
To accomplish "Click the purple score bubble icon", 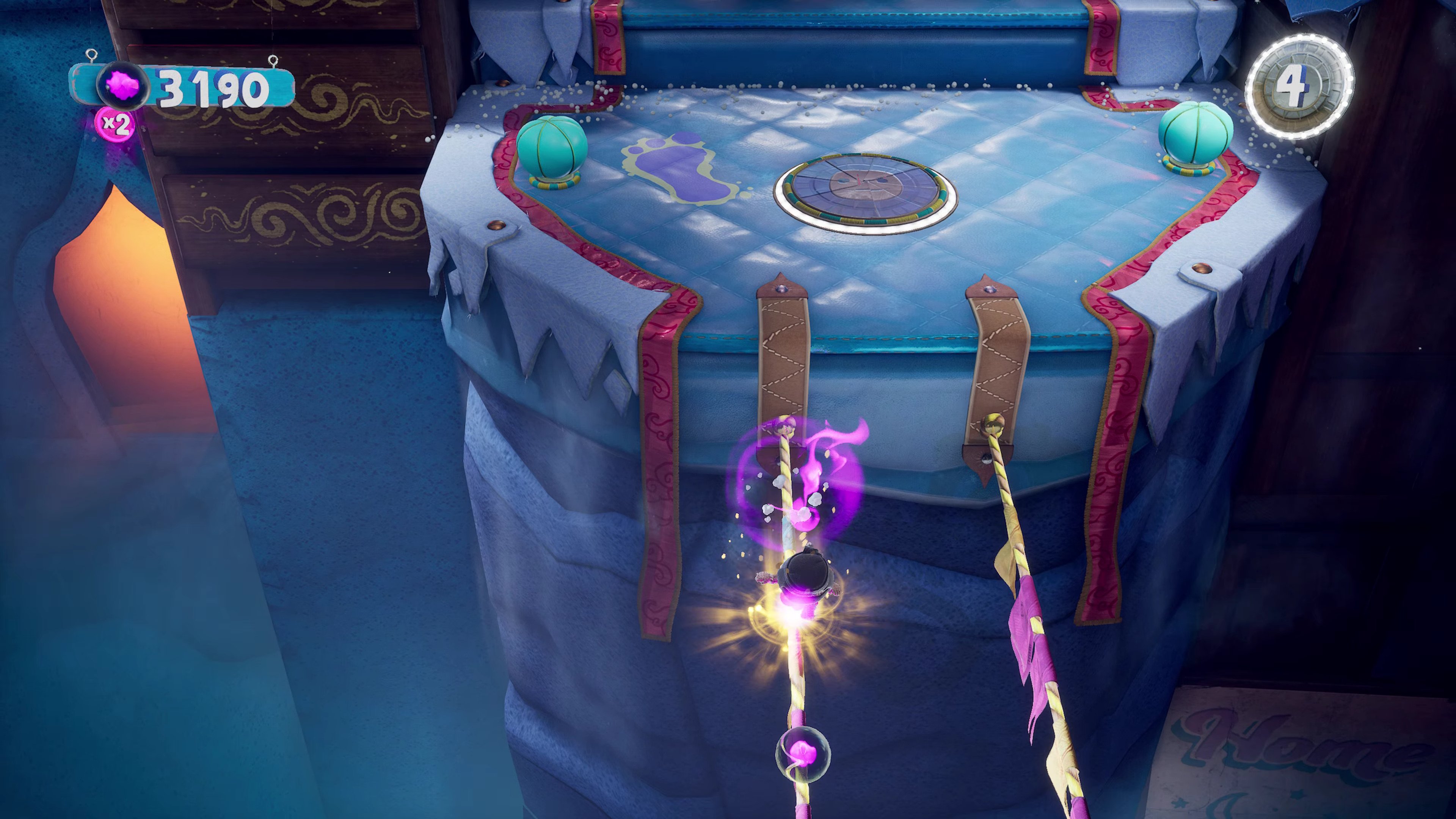I will (x=122, y=89).
